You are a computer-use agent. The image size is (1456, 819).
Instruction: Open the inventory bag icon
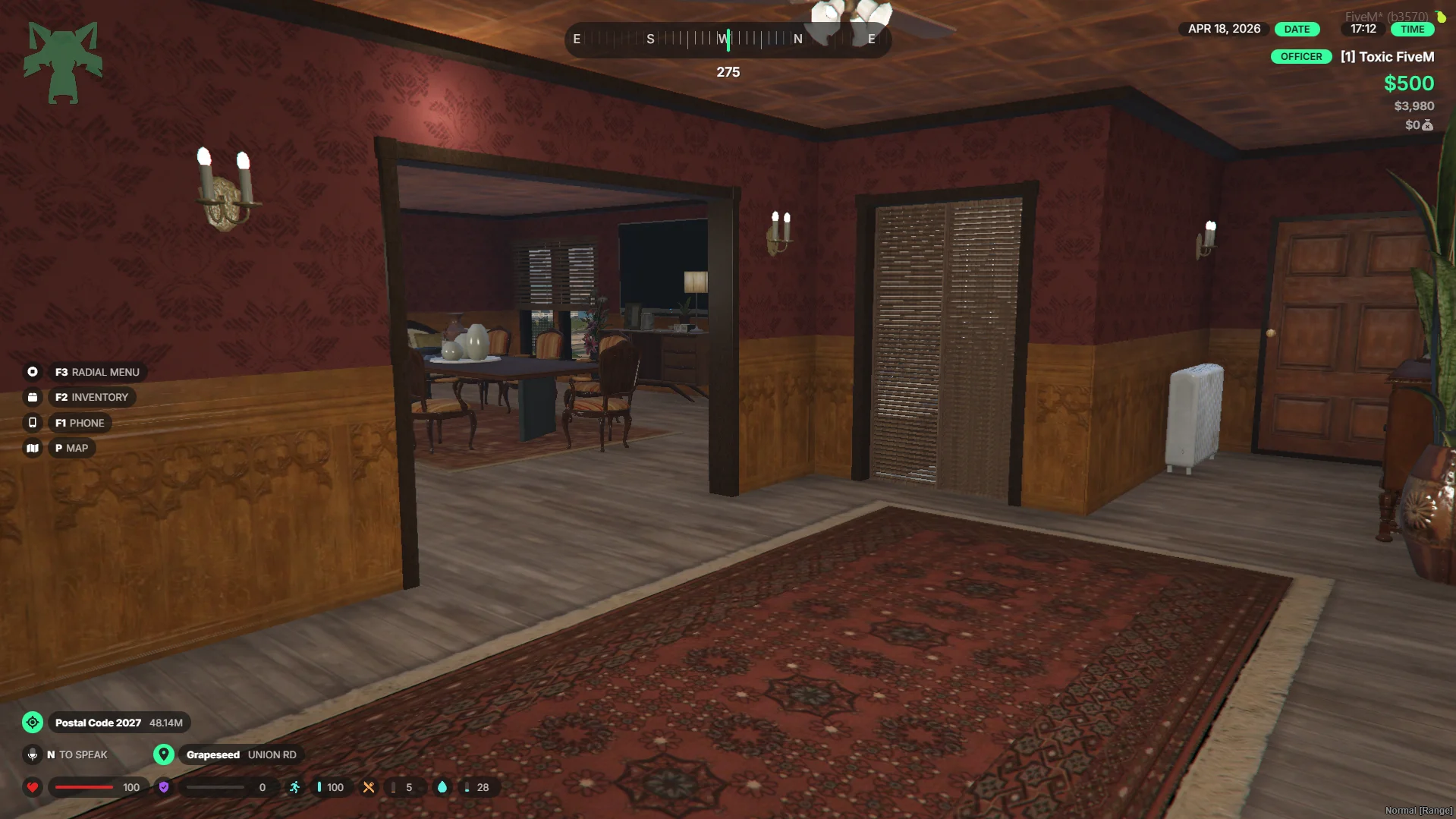(x=33, y=397)
